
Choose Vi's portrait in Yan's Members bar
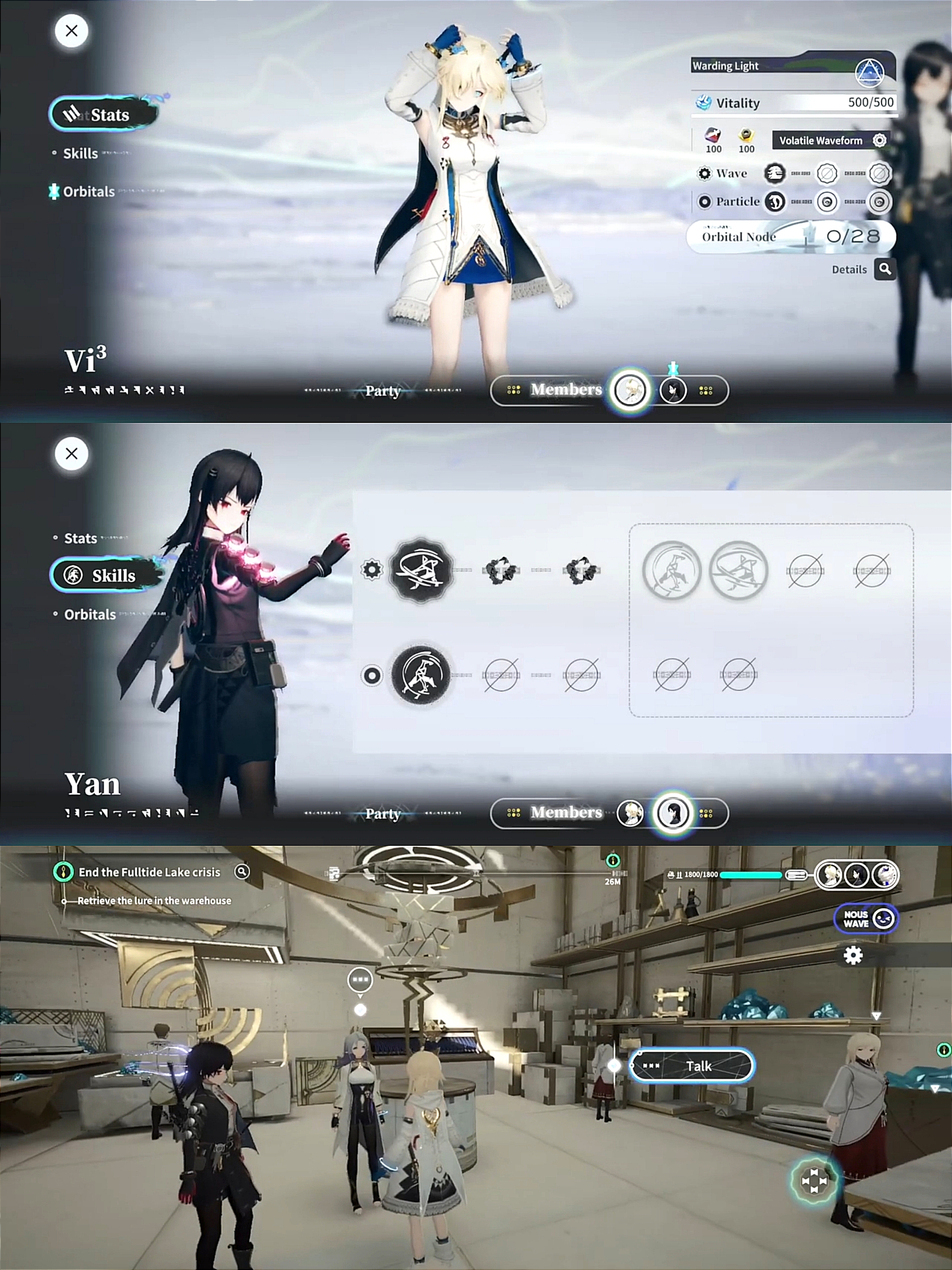point(629,814)
